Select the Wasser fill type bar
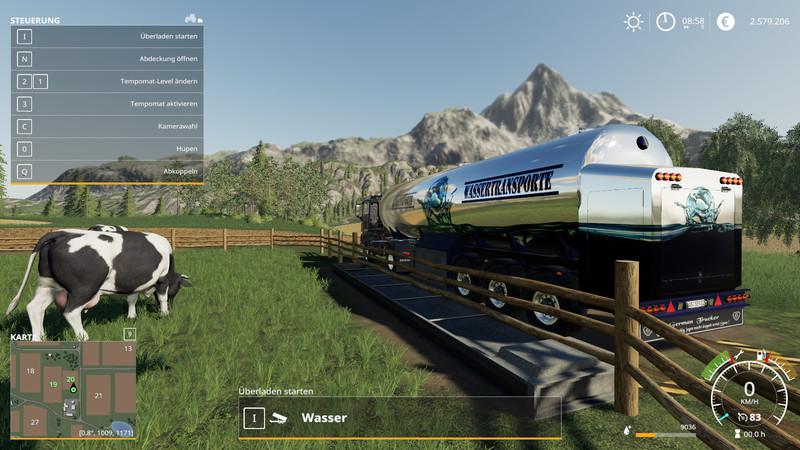The width and height of the screenshot is (800, 450). tap(400, 418)
